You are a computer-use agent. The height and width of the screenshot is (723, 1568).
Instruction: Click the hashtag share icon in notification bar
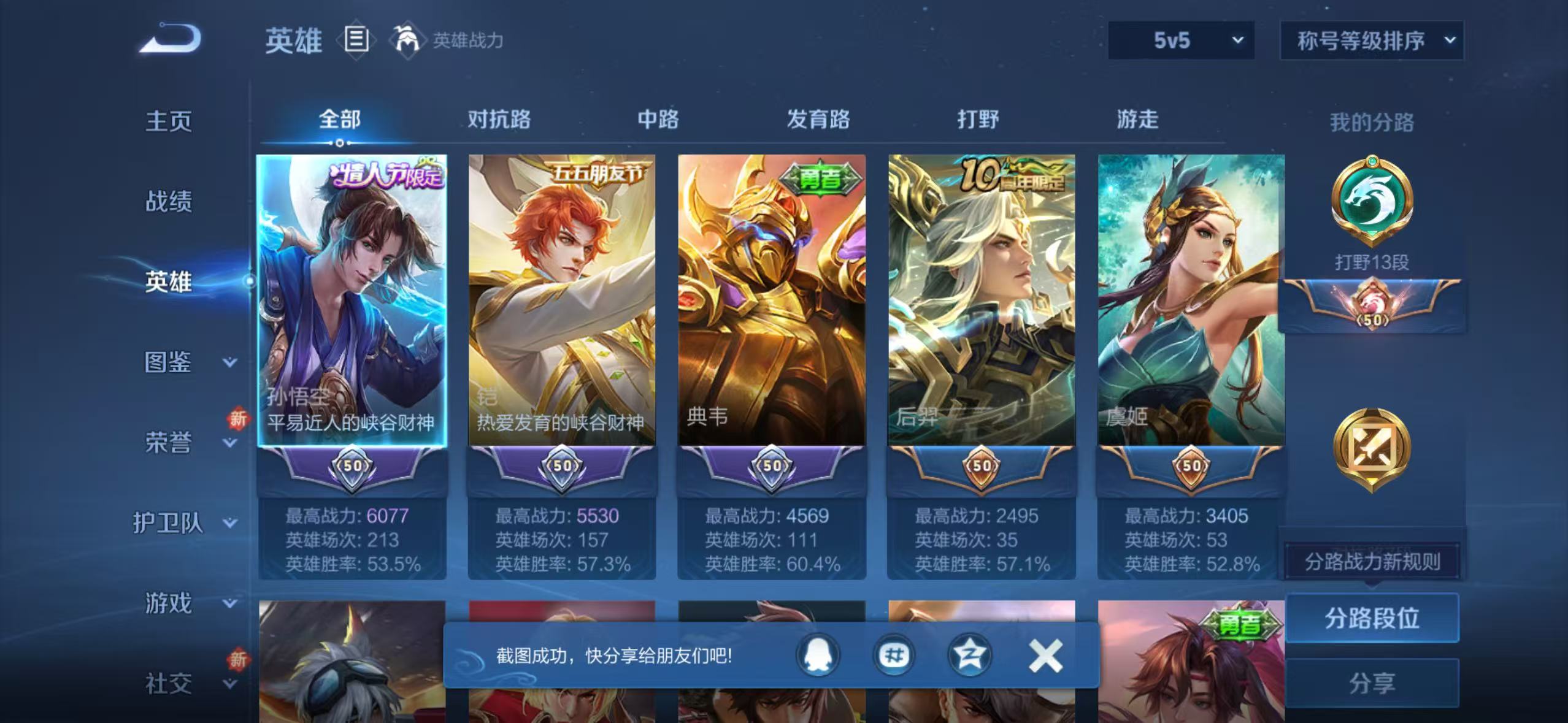pos(896,654)
